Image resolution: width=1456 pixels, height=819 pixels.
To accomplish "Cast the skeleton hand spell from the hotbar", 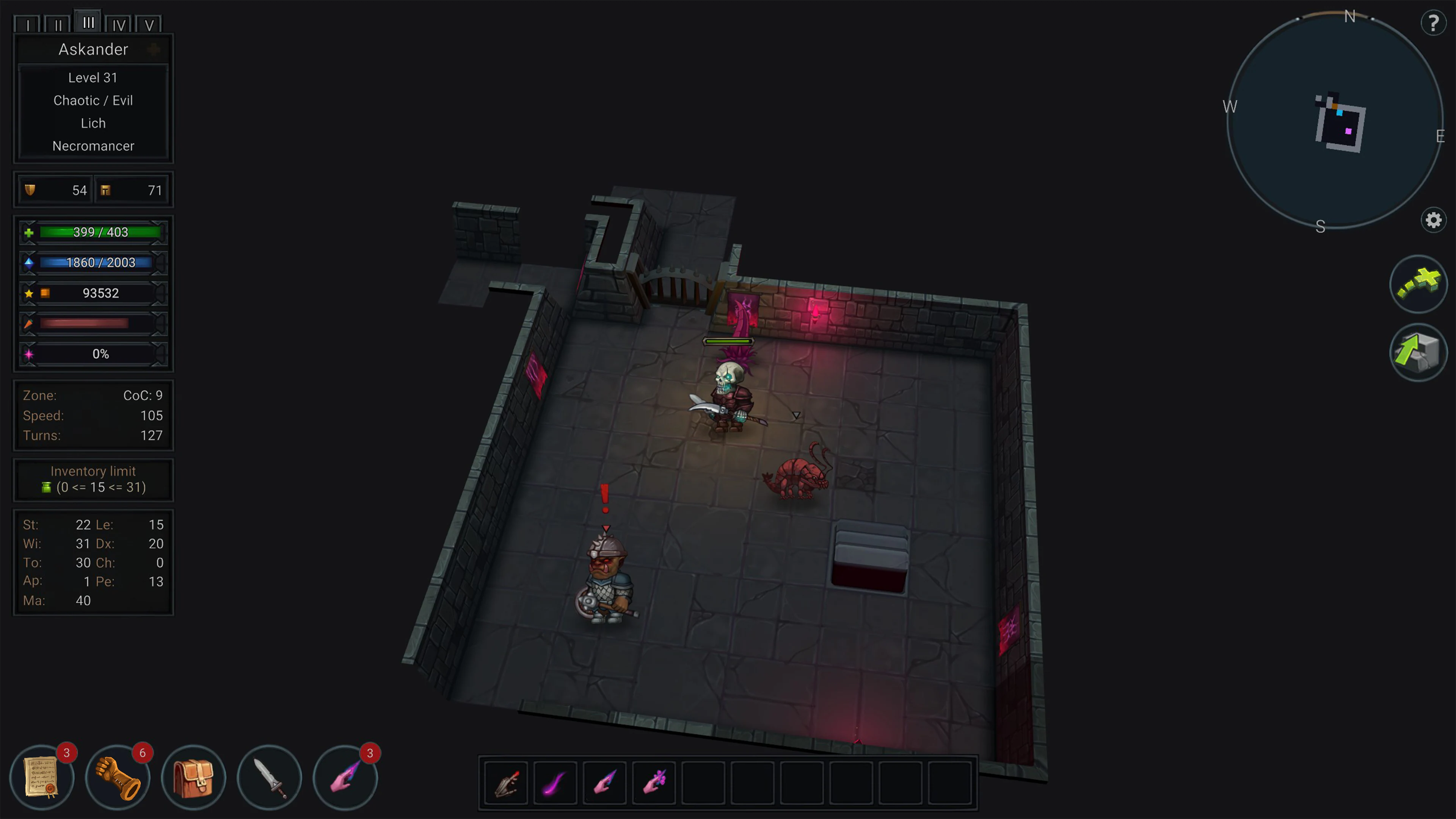I will [x=505, y=783].
